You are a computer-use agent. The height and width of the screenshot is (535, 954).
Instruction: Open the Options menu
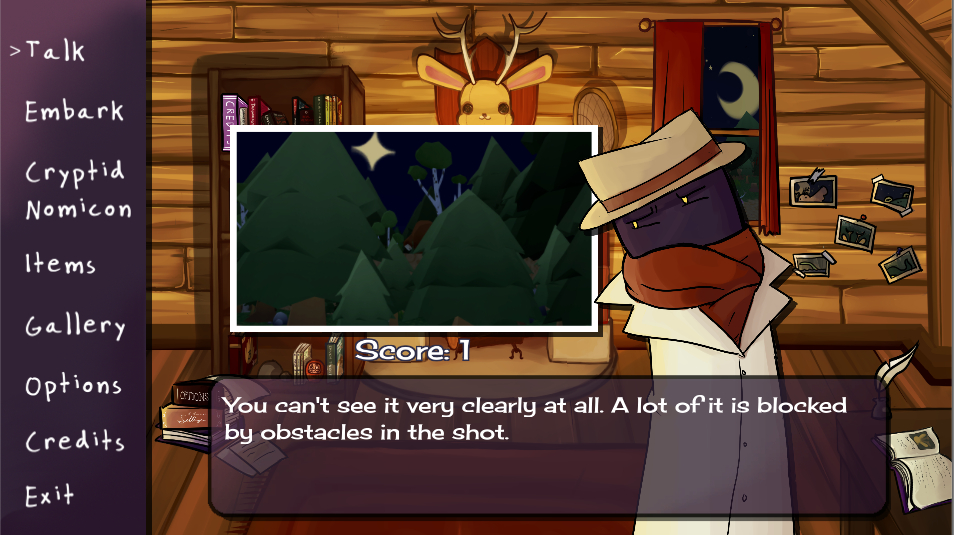(73, 386)
